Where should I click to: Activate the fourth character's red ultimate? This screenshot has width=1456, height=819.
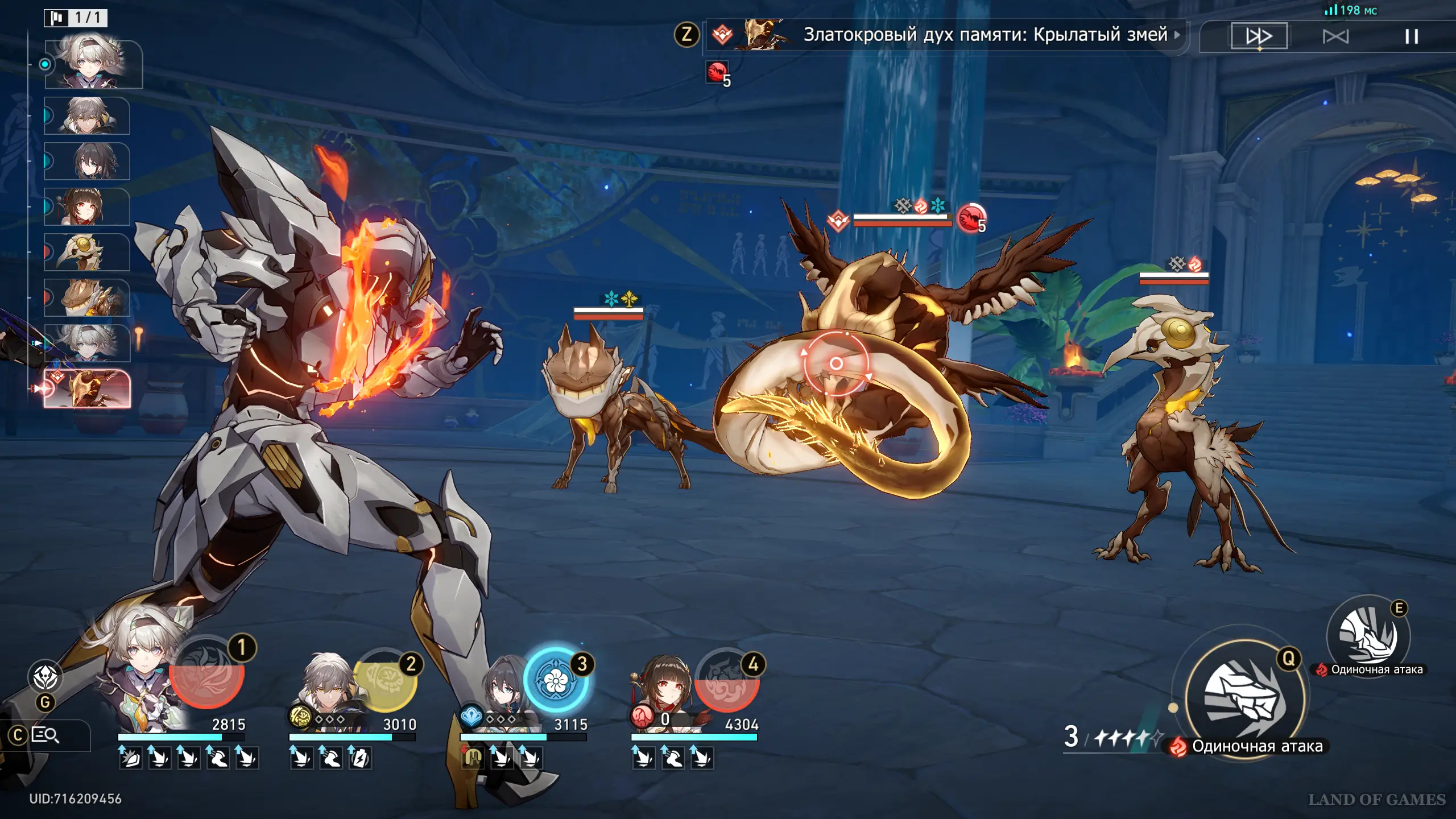pyautogui.click(x=727, y=681)
